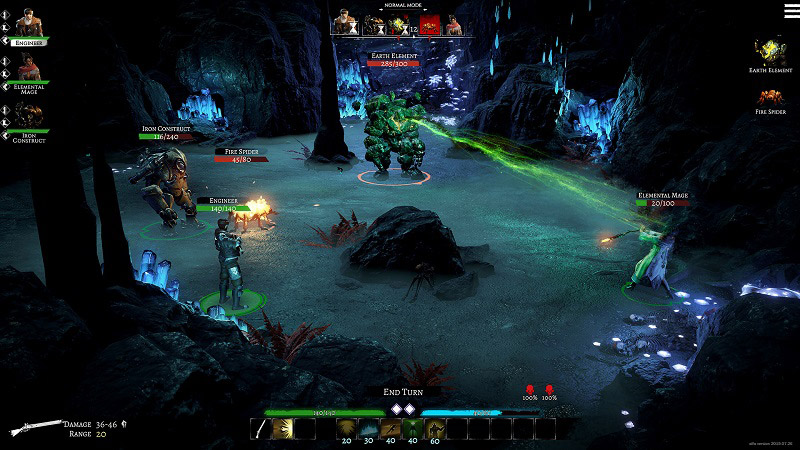The image size is (800, 450).
Task: Choose the Earth Element enemy icon
Action: pos(770,50)
